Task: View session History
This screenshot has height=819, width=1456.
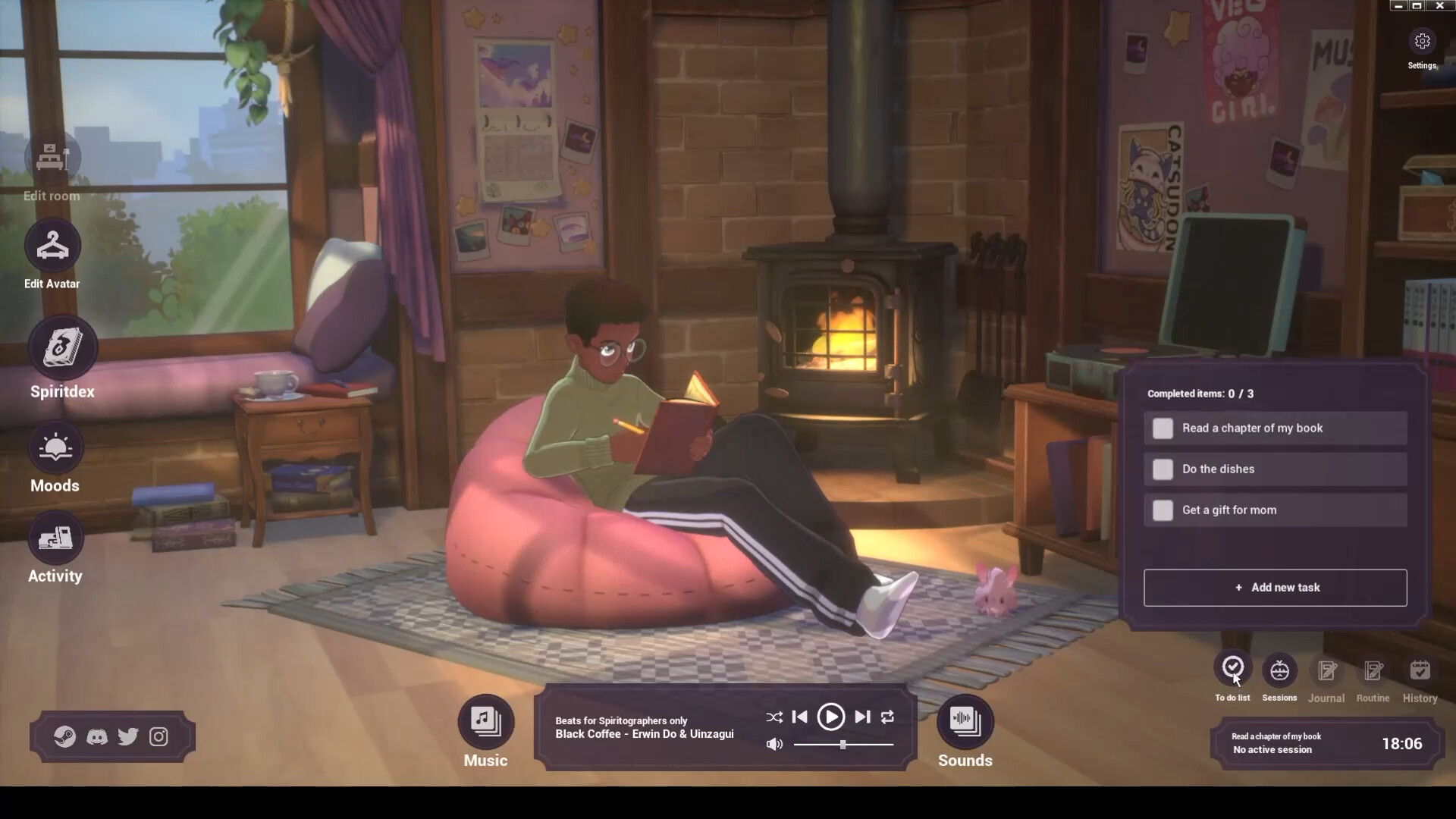Action: click(1420, 671)
